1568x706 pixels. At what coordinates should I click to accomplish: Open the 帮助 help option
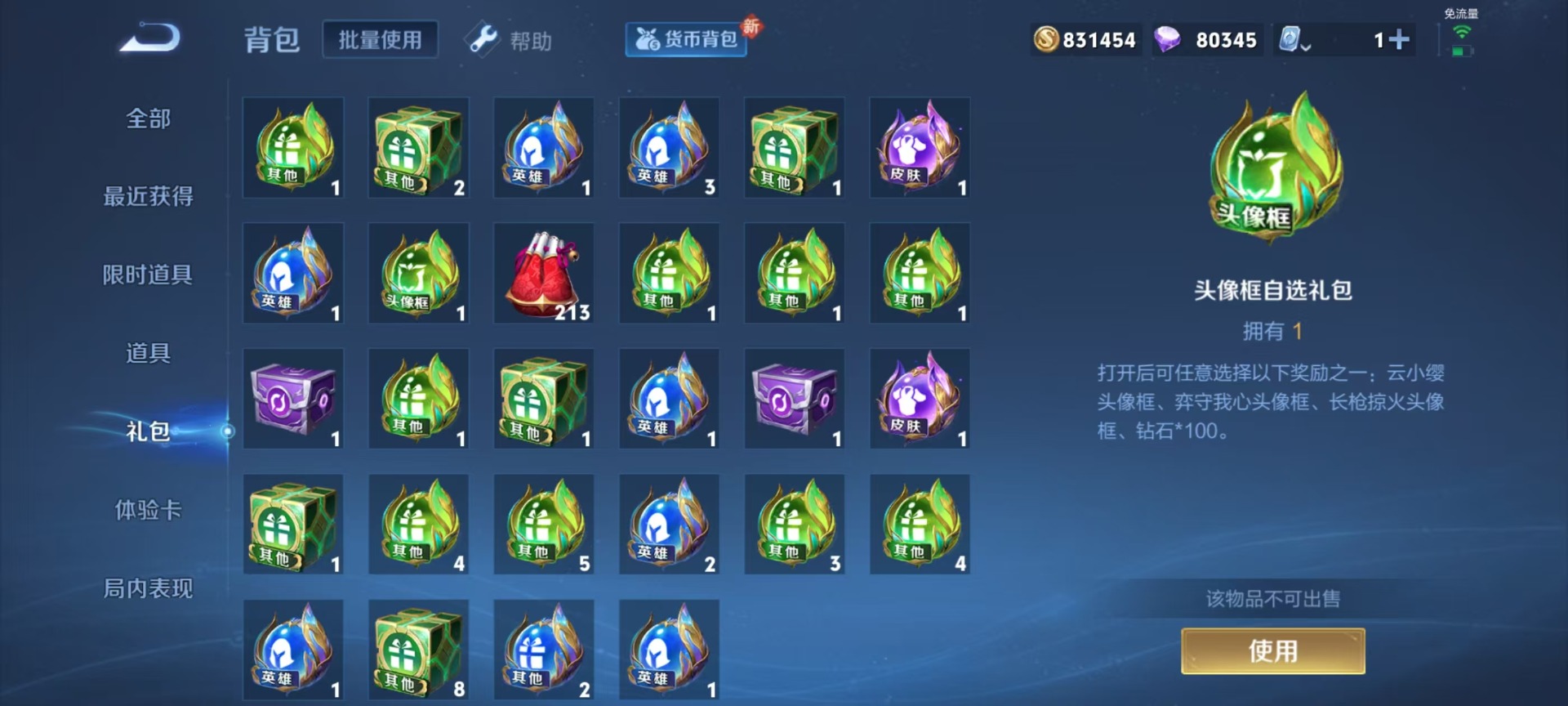510,40
